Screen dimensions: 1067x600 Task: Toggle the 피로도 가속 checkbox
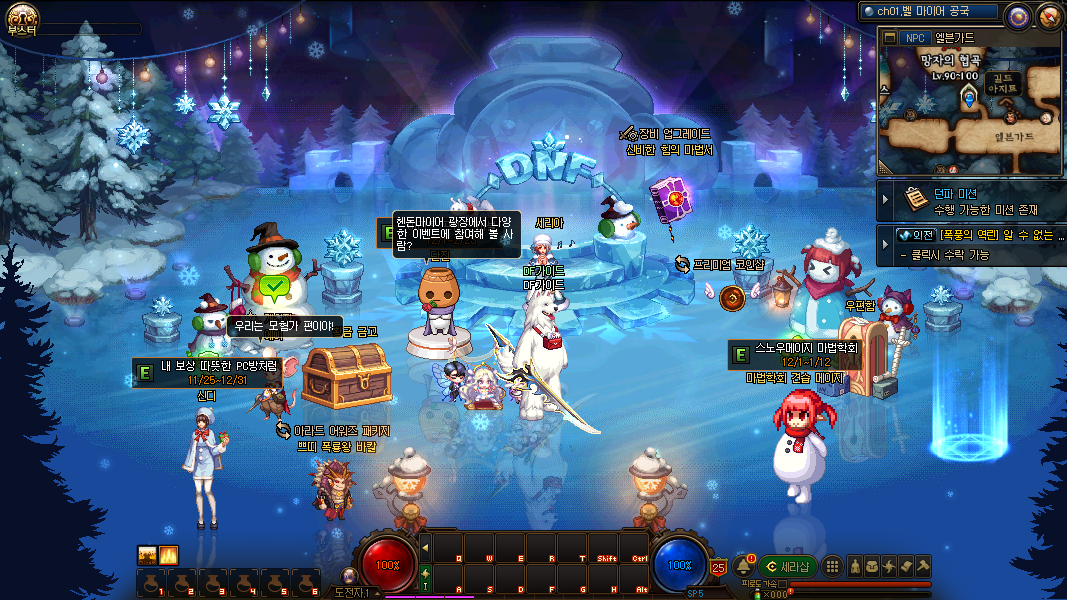tap(783, 583)
